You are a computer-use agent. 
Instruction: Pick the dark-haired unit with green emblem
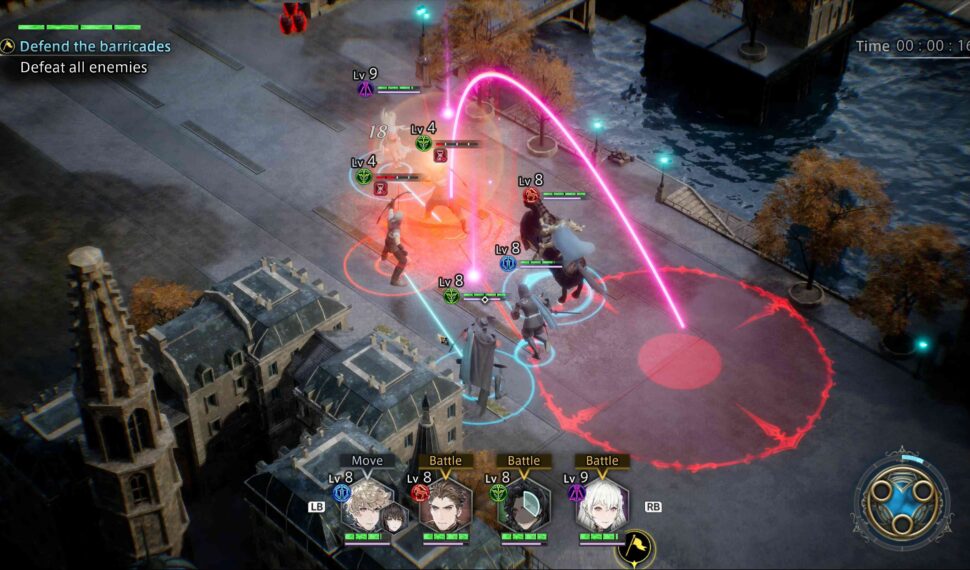[x=524, y=507]
